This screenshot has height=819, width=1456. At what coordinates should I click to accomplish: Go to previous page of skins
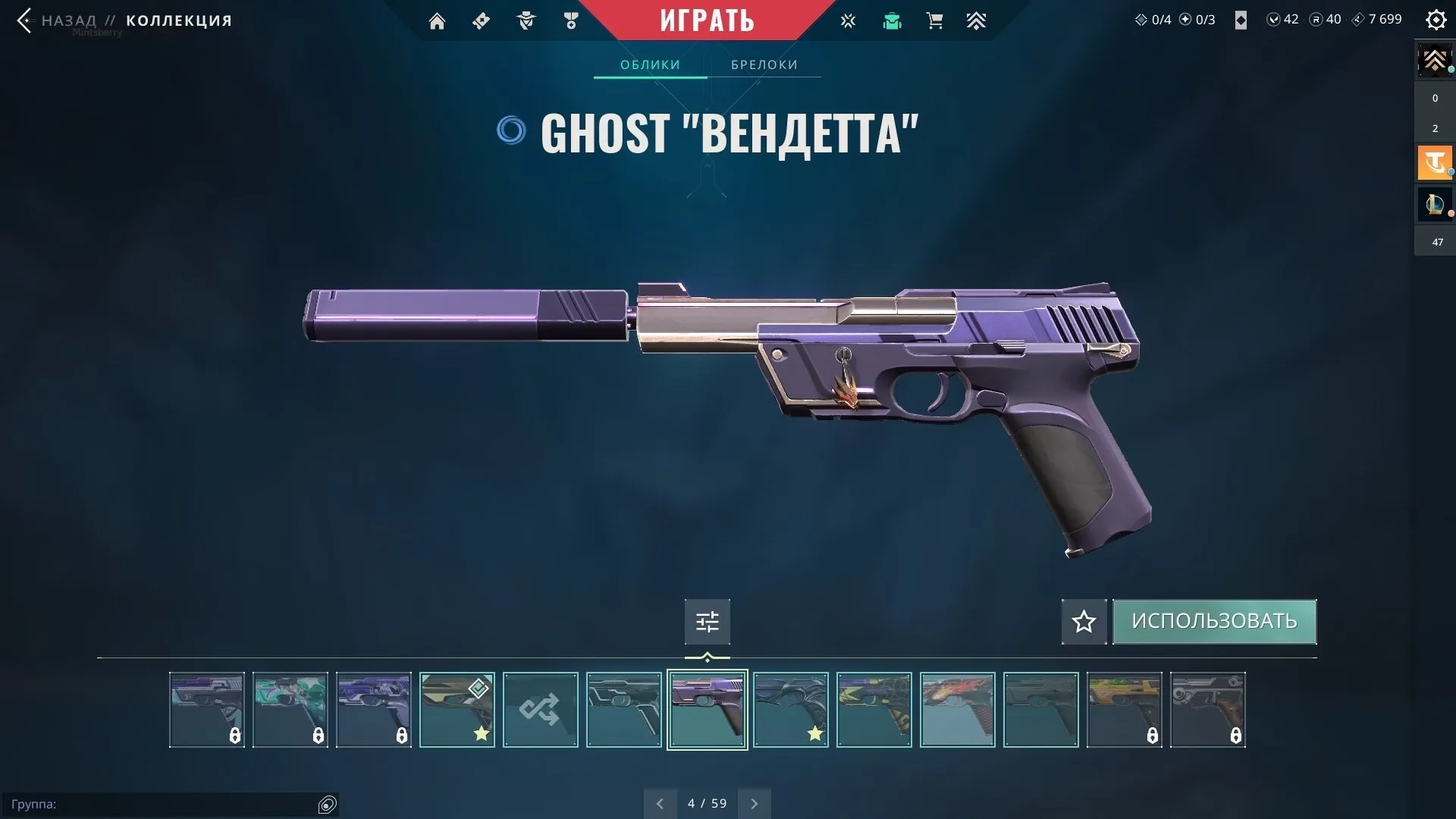click(660, 802)
